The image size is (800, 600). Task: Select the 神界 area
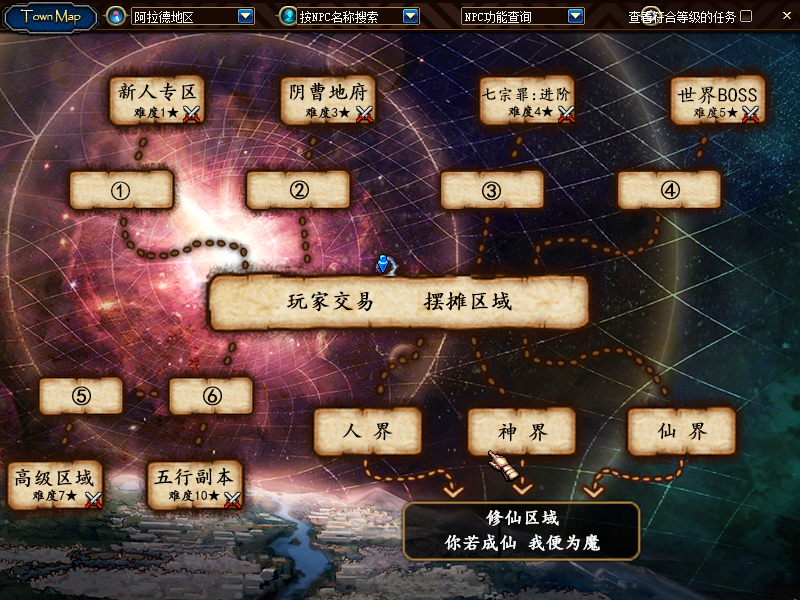522,432
